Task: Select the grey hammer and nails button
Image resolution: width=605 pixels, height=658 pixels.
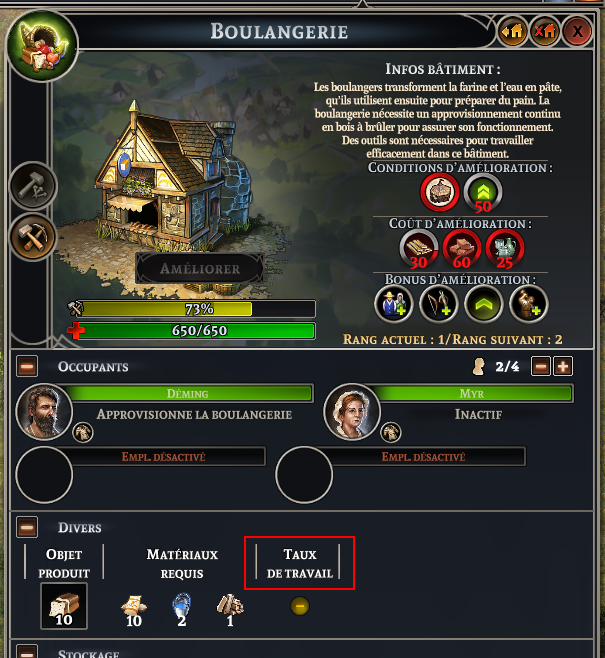Action: pyautogui.click(x=34, y=186)
